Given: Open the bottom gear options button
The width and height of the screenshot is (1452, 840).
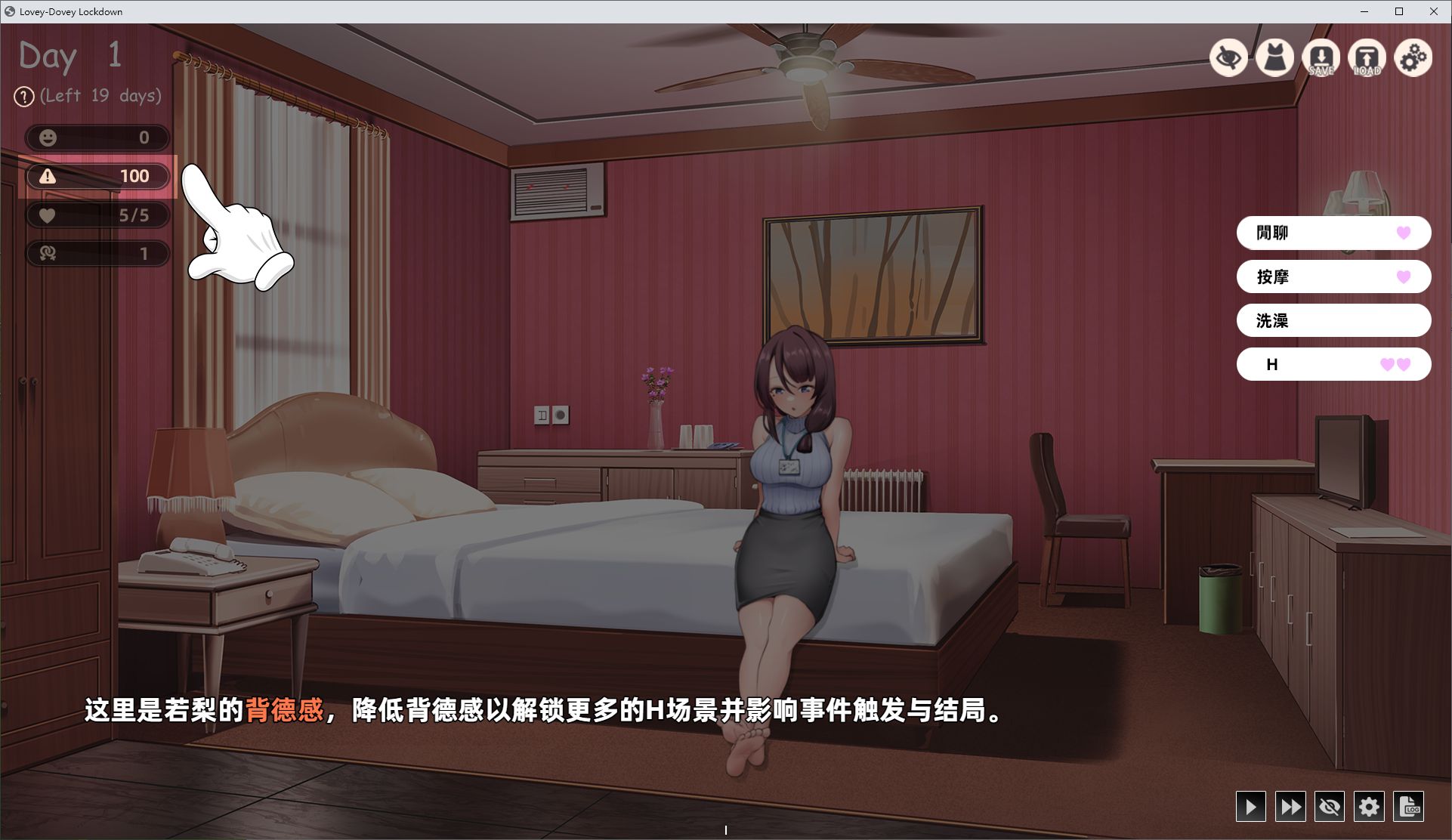Looking at the screenshot, I should [x=1368, y=807].
